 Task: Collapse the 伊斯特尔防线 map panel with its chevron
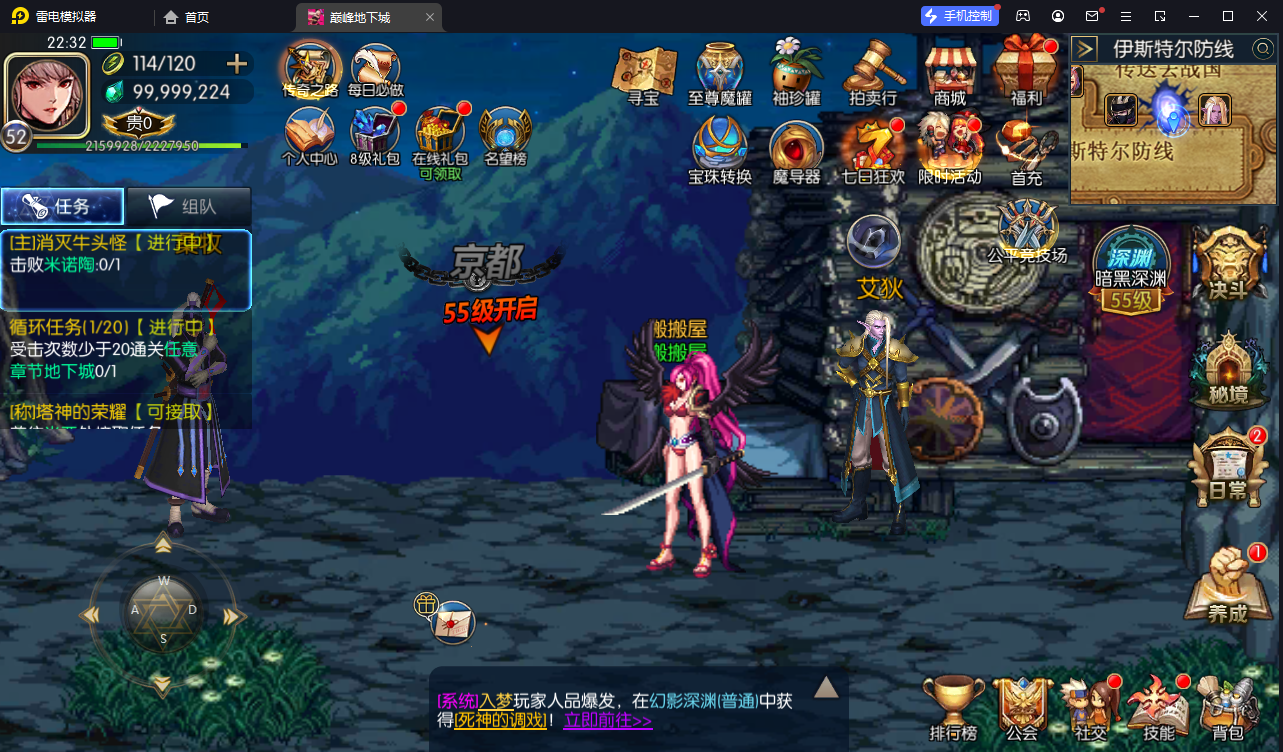1083,47
